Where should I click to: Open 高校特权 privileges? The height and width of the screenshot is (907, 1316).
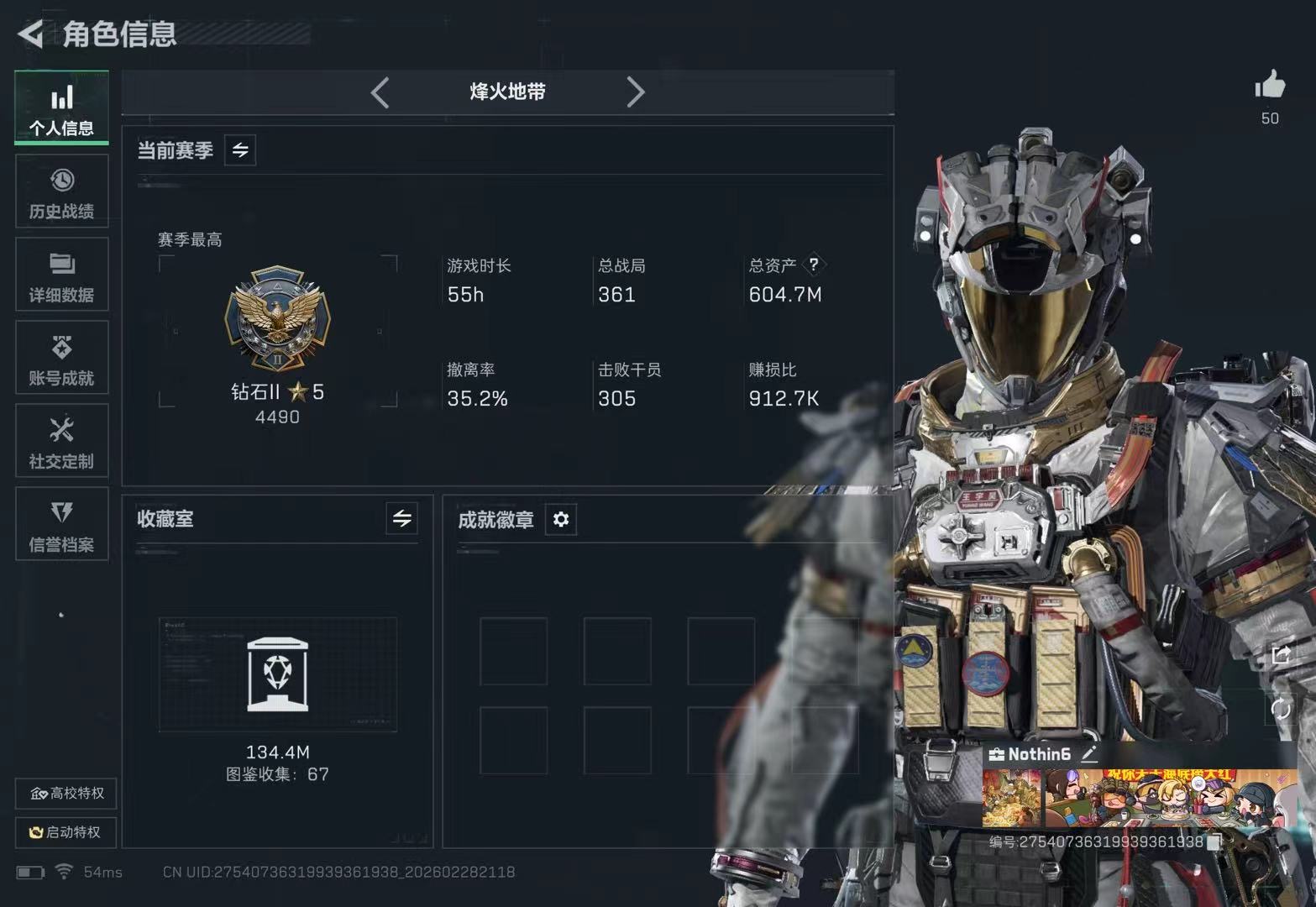[66, 794]
